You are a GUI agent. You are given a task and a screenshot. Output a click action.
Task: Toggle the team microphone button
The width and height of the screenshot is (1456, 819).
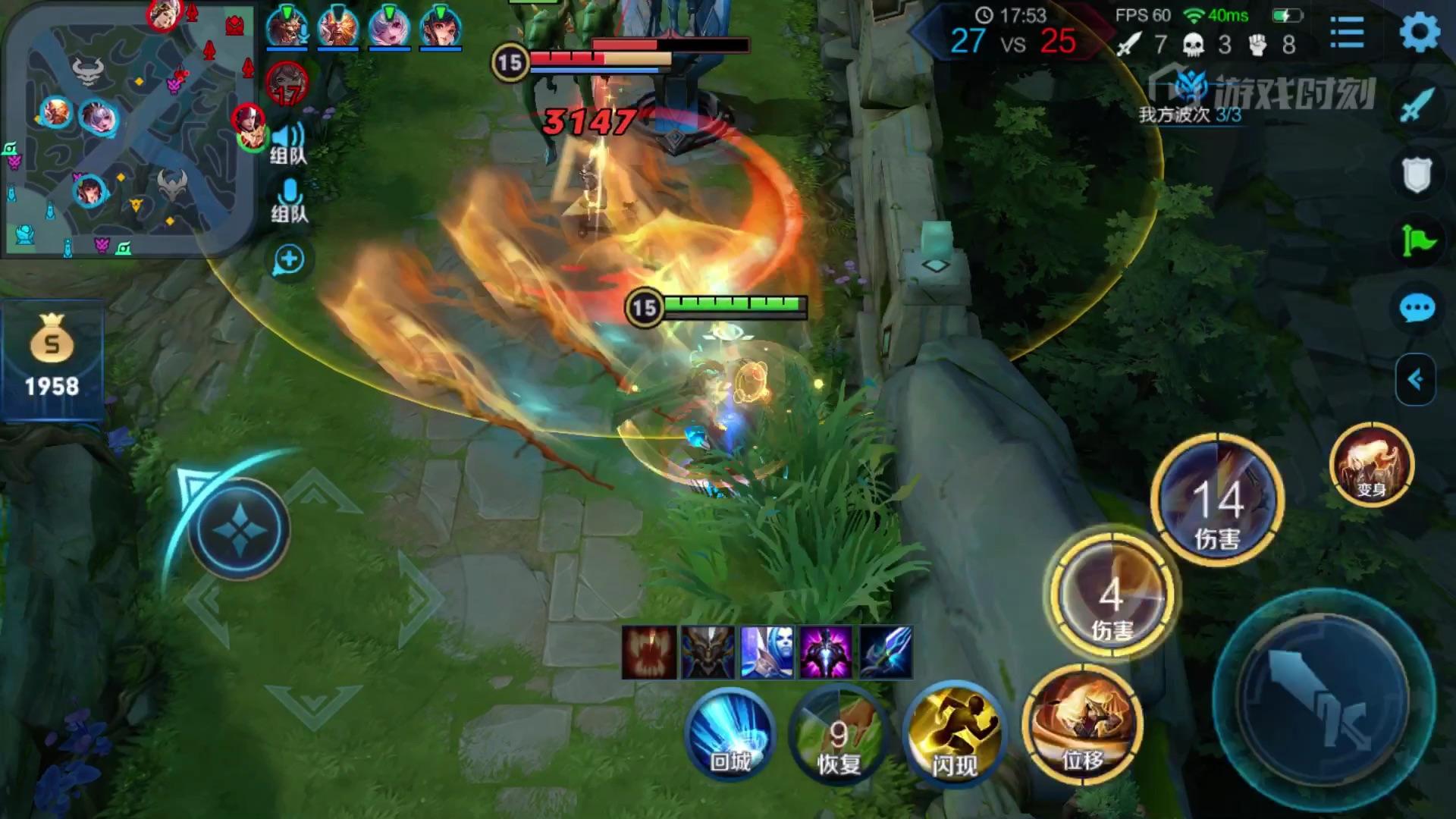(x=290, y=200)
